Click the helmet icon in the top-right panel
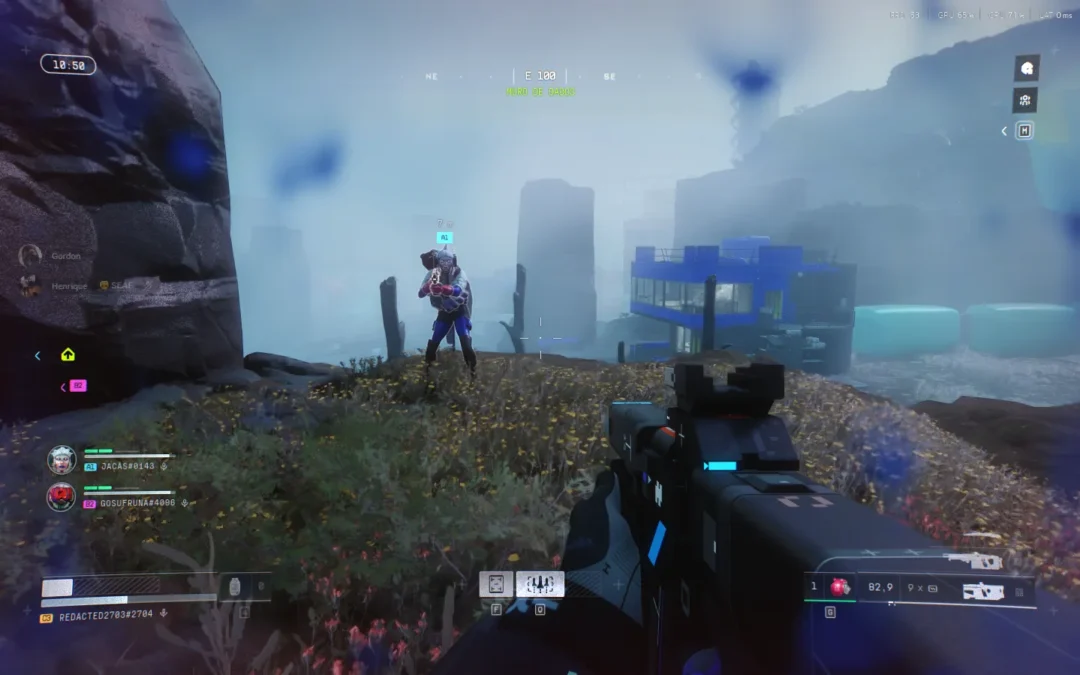The height and width of the screenshot is (675, 1080). [x=1025, y=68]
